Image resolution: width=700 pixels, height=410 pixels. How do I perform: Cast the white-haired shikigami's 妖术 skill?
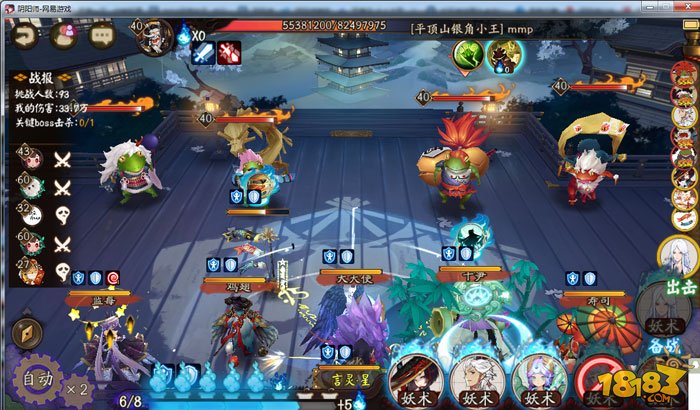(x=475, y=379)
